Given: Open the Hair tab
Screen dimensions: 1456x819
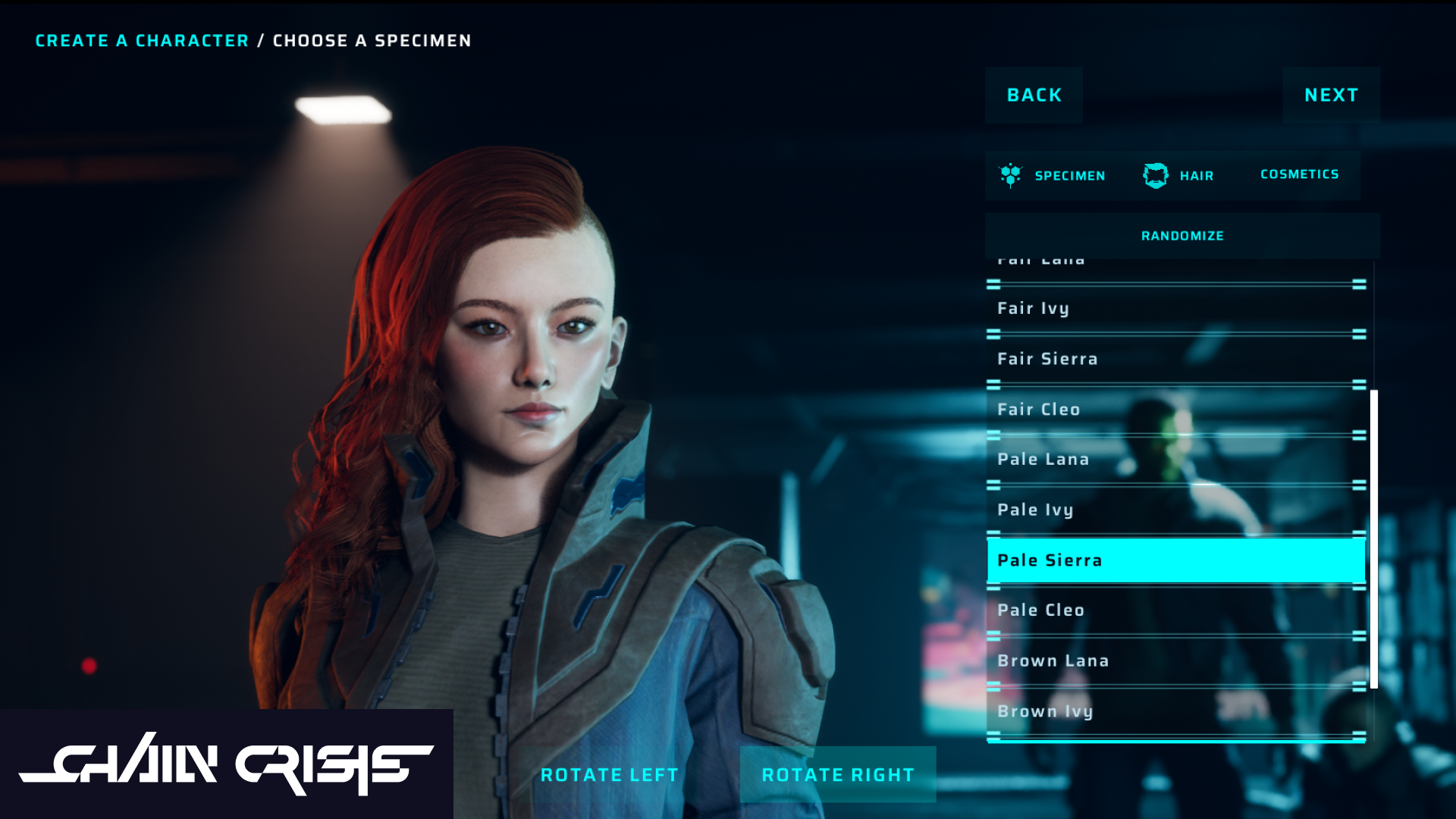Looking at the screenshot, I should click(x=1178, y=176).
